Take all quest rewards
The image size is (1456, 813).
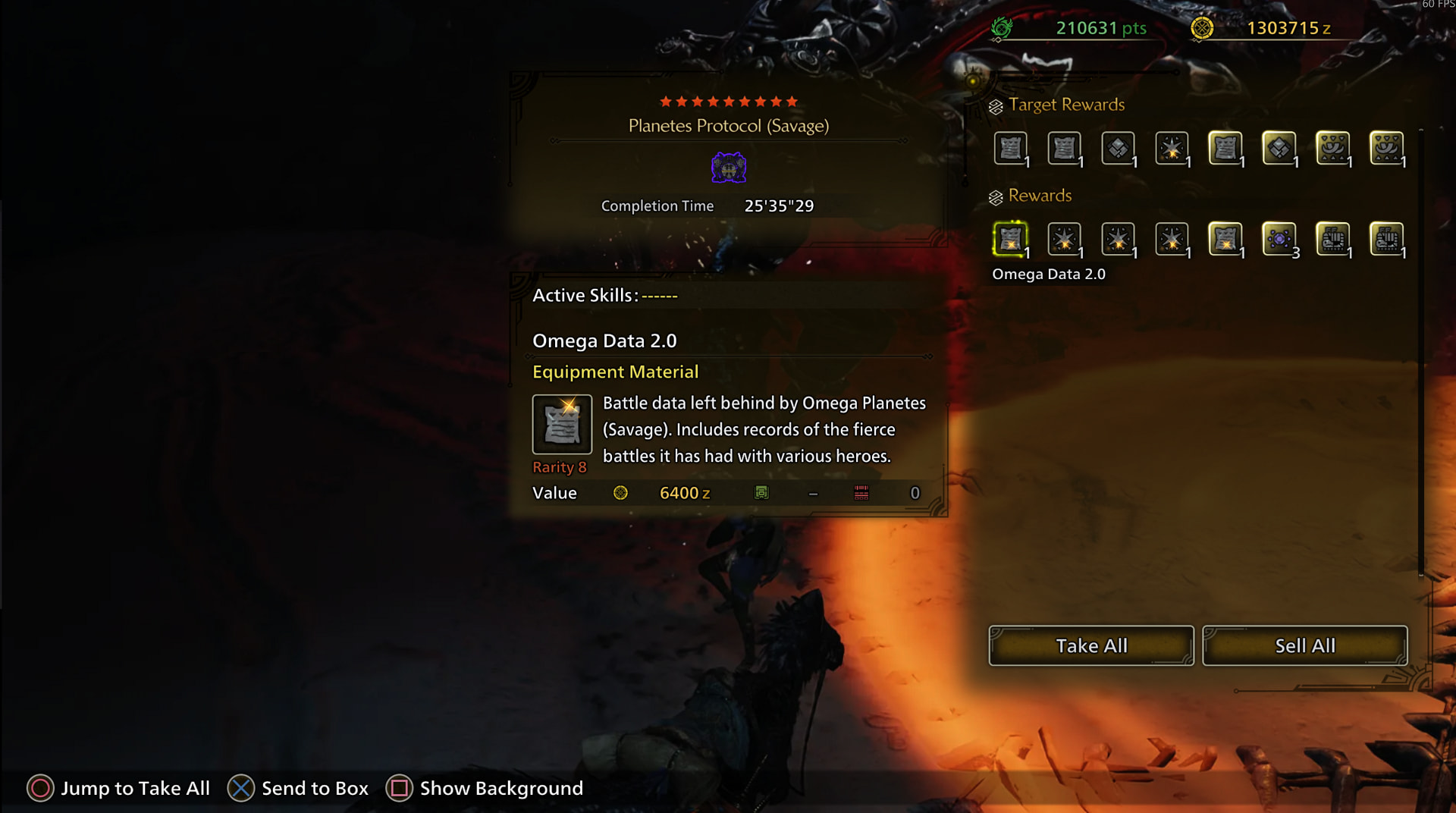tap(1090, 645)
